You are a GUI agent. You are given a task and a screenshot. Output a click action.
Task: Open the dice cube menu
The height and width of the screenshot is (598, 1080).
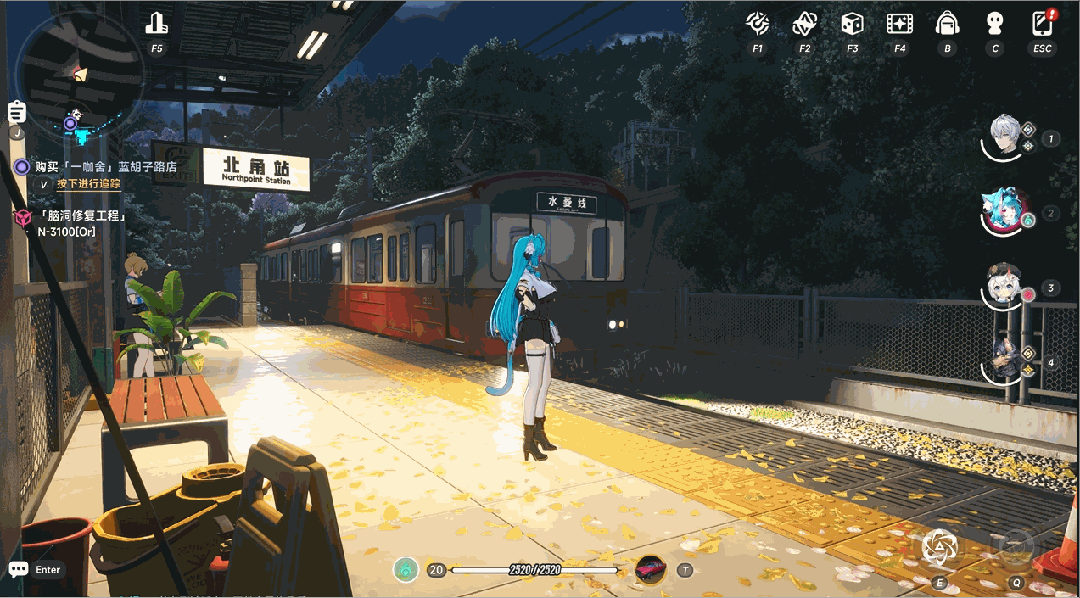852,23
